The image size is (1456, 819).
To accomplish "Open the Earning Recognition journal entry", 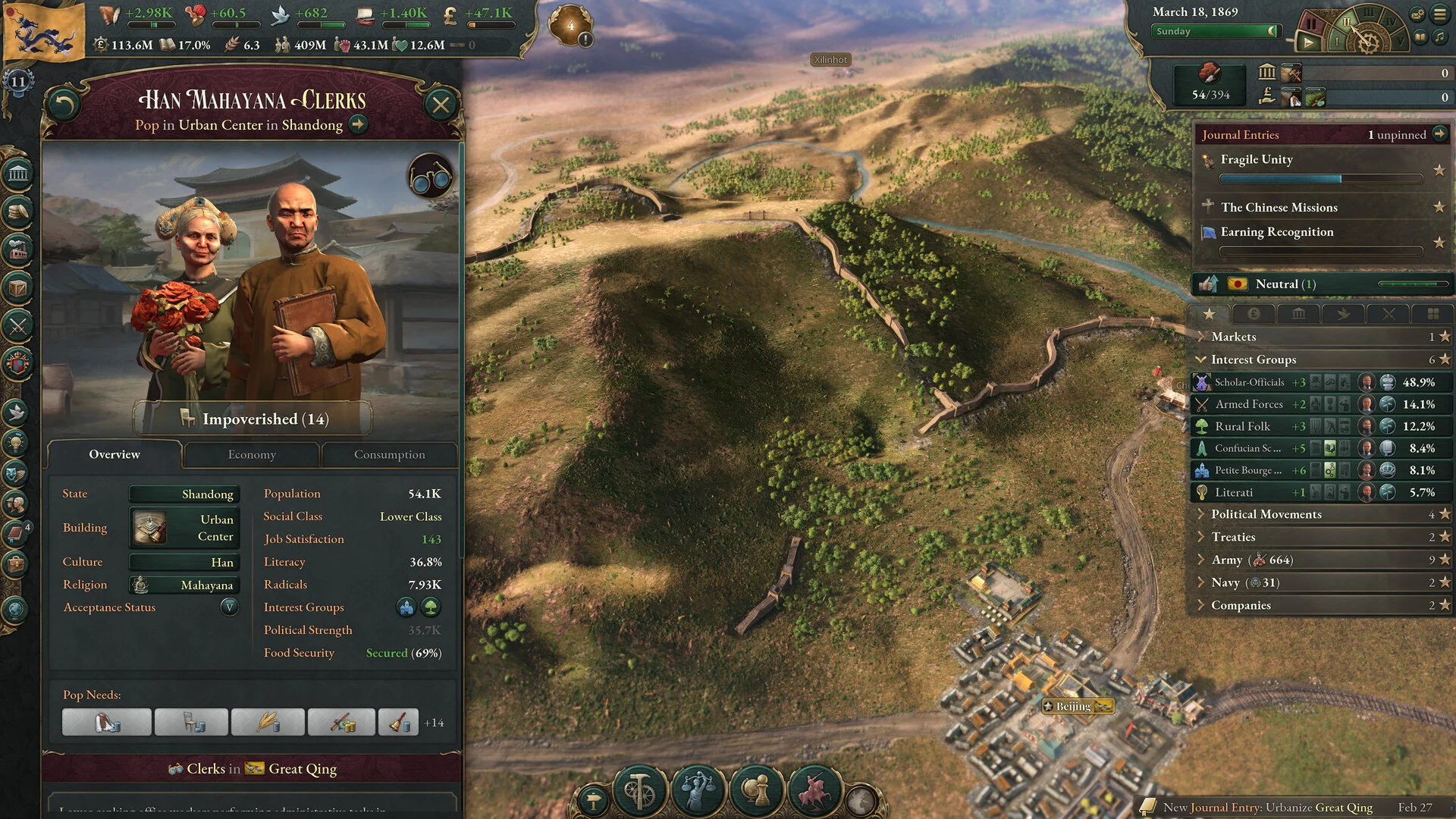I will pos(1276,232).
